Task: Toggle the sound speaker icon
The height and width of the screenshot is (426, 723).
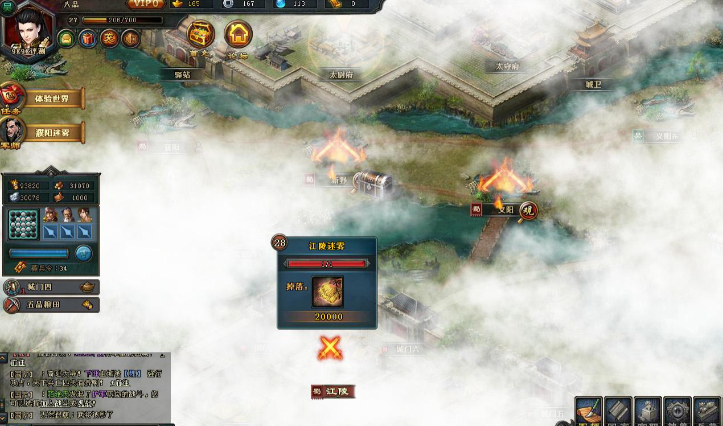Action: tap(130, 39)
